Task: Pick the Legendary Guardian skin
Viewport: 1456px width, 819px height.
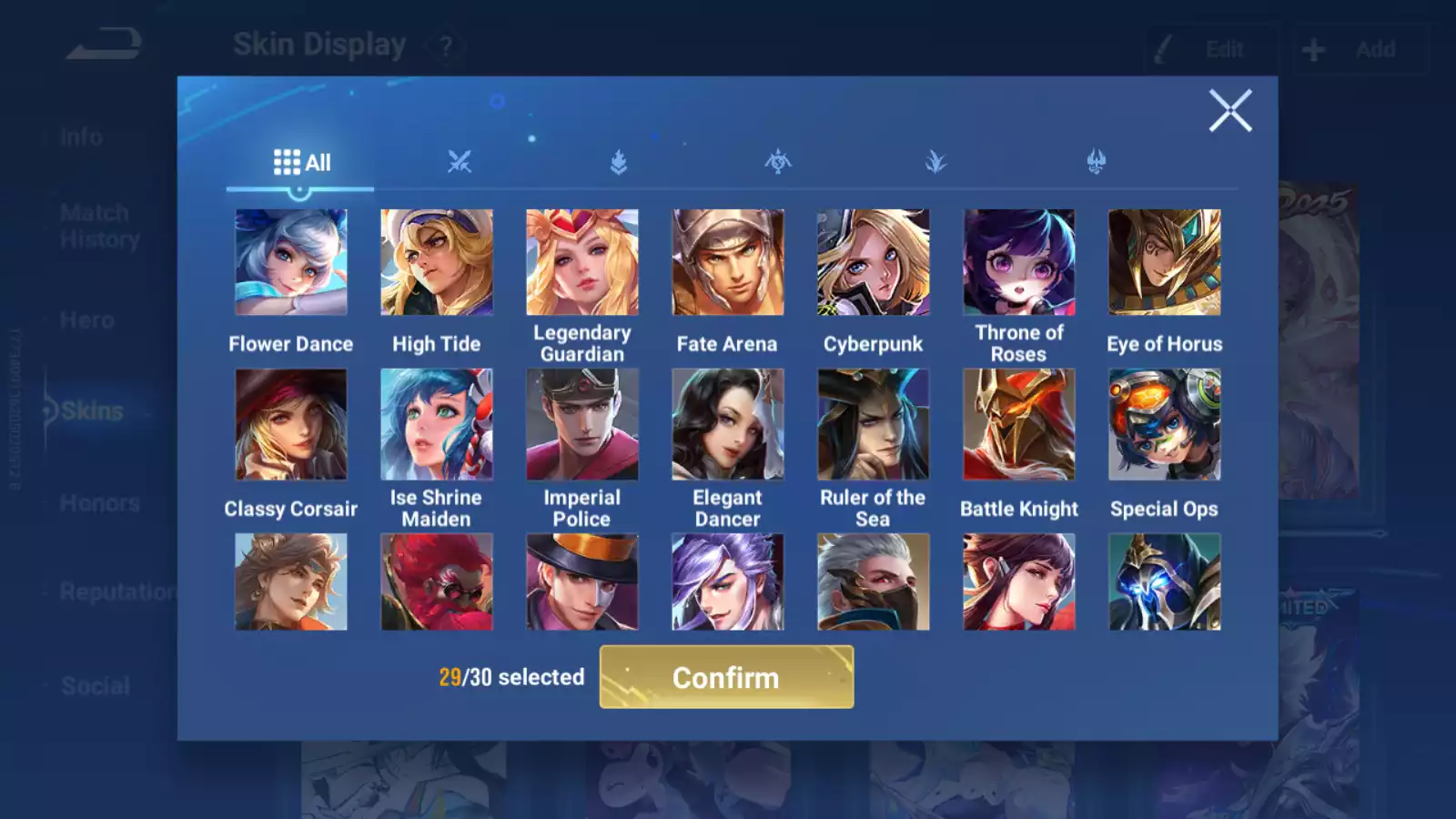Action: pos(582,262)
